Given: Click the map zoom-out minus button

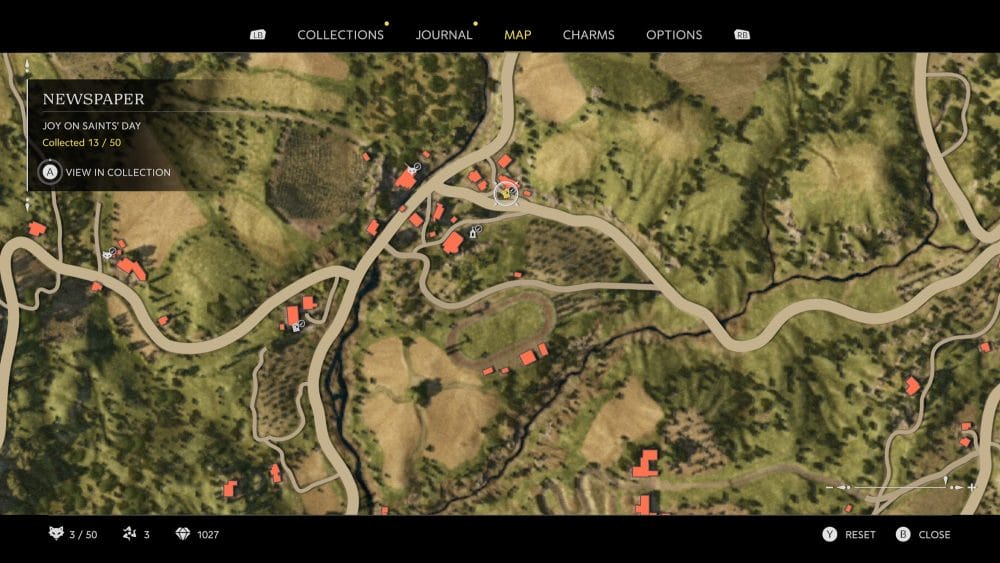Looking at the screenshot, I should tap(830, 487).
